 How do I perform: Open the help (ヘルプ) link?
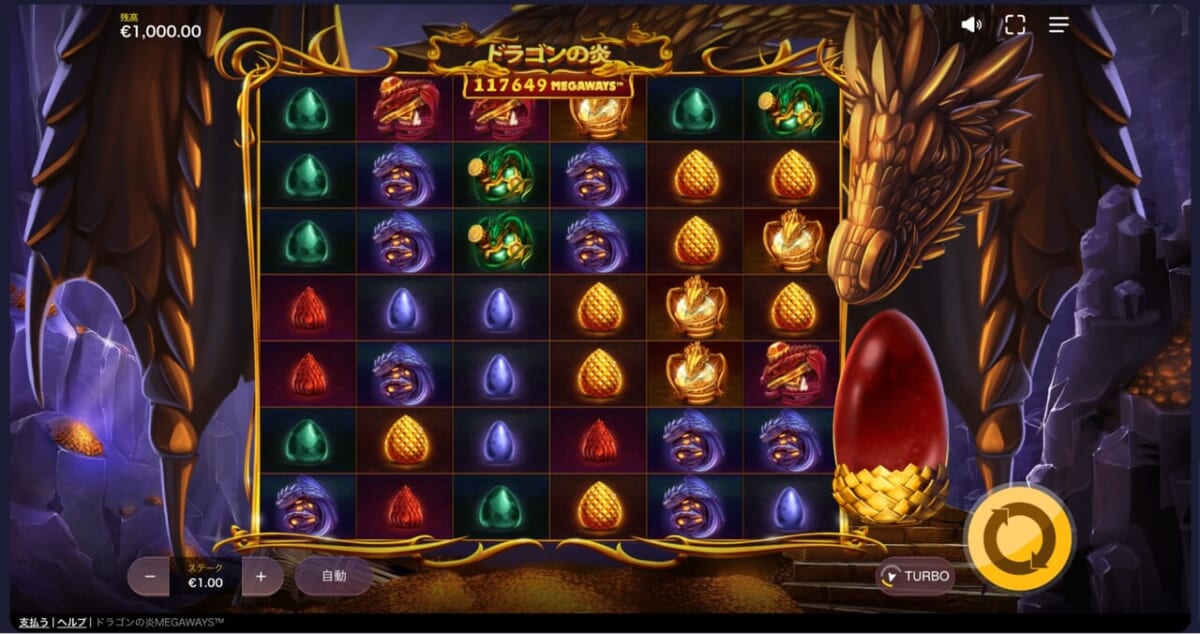(71, 622)
